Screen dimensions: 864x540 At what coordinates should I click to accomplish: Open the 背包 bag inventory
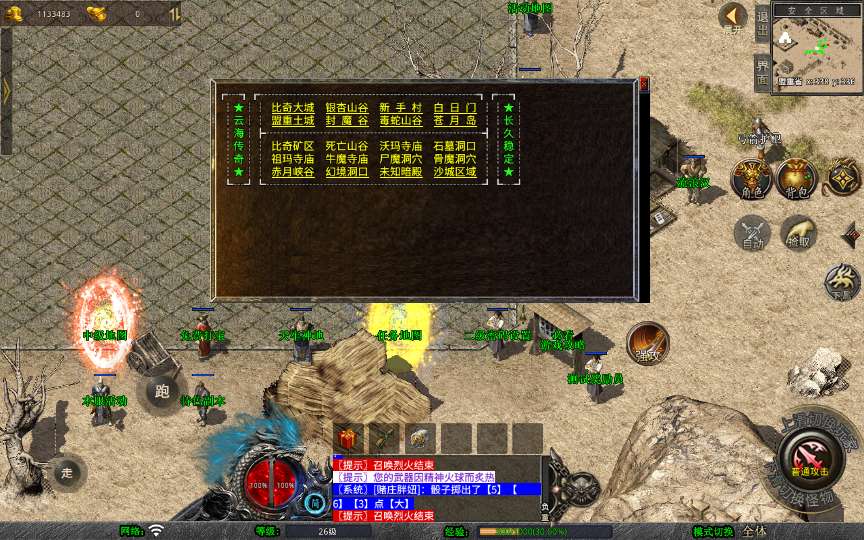pyautogui.click(x=797, y=179)
